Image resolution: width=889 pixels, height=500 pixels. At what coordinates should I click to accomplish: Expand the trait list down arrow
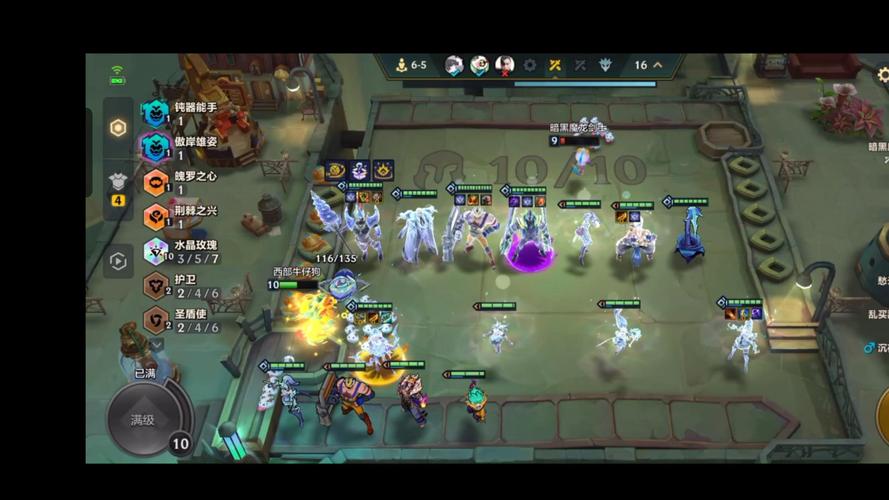(156, 344)
